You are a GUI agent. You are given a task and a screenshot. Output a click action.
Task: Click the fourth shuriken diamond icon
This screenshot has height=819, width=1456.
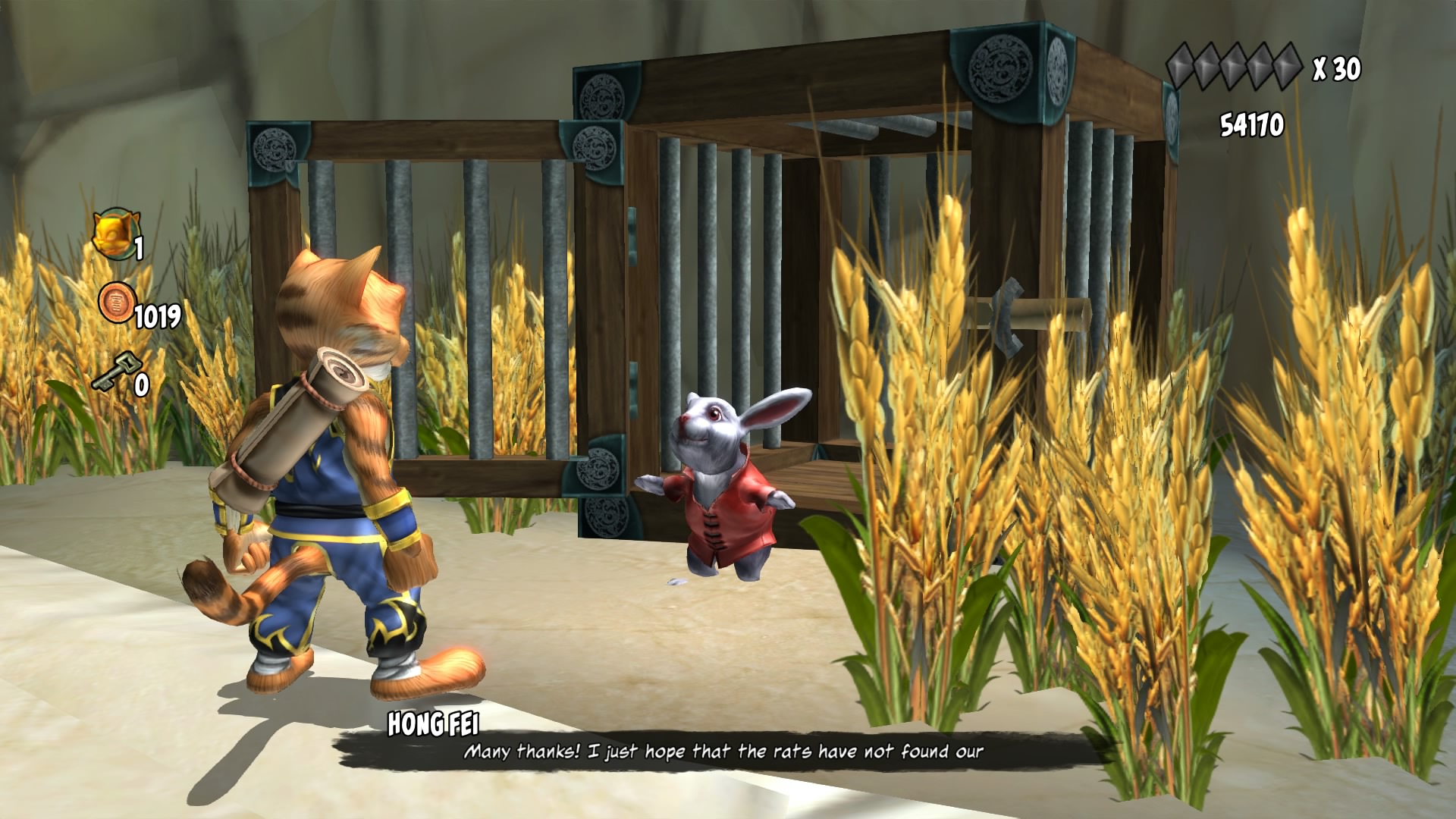pos(1260,66)
